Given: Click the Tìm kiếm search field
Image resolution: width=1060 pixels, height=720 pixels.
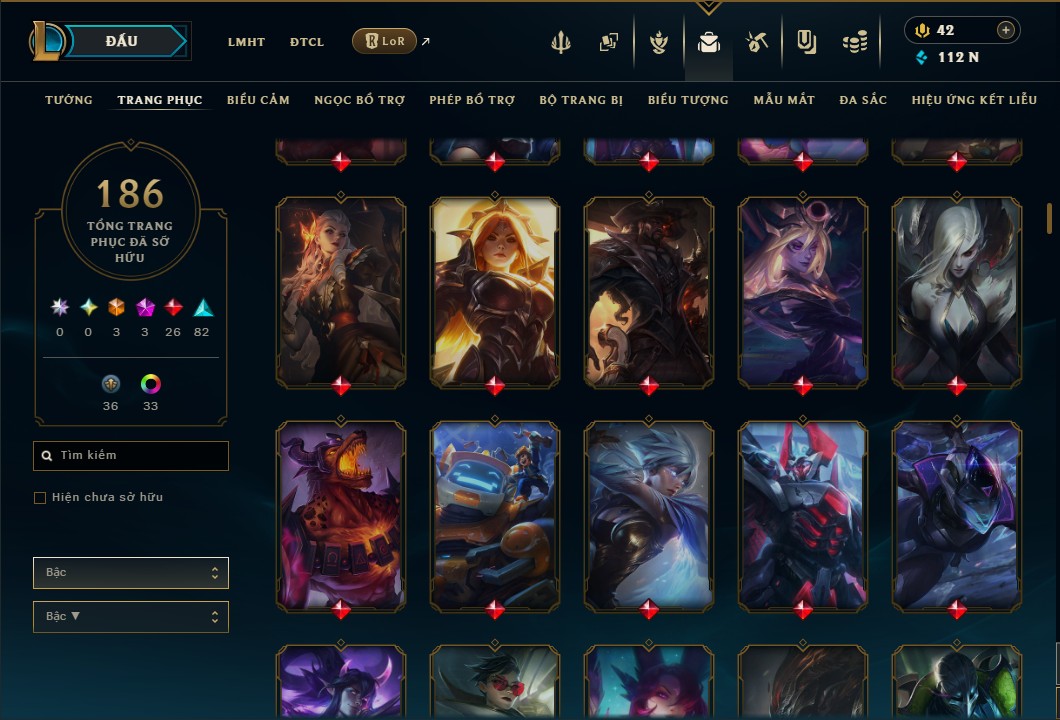Looking at the screenshot, I should tap(131, 456).
